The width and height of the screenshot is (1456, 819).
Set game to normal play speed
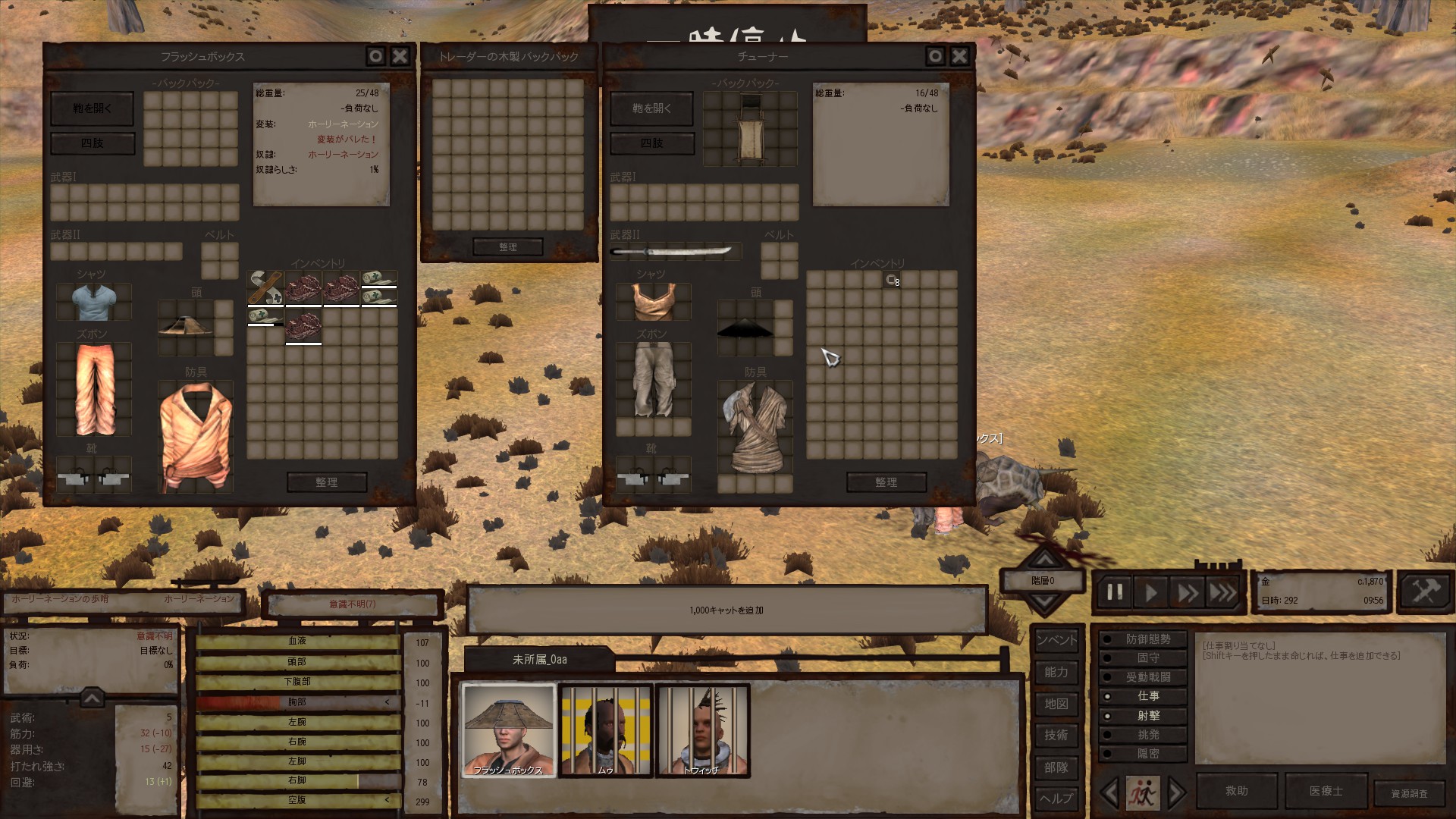pyautogui.click(x=1150, y=592)
